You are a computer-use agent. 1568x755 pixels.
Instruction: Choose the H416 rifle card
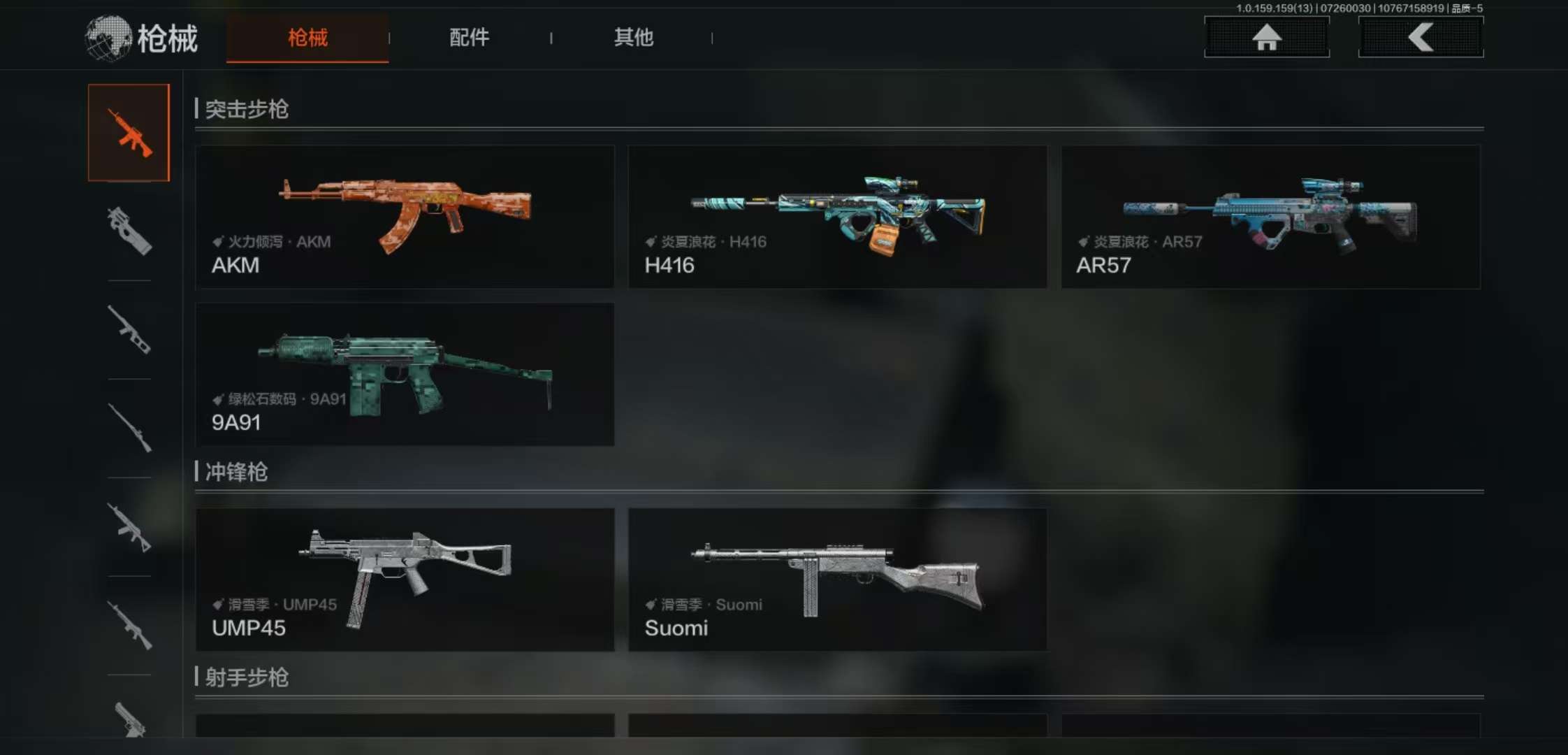point(837,217)
